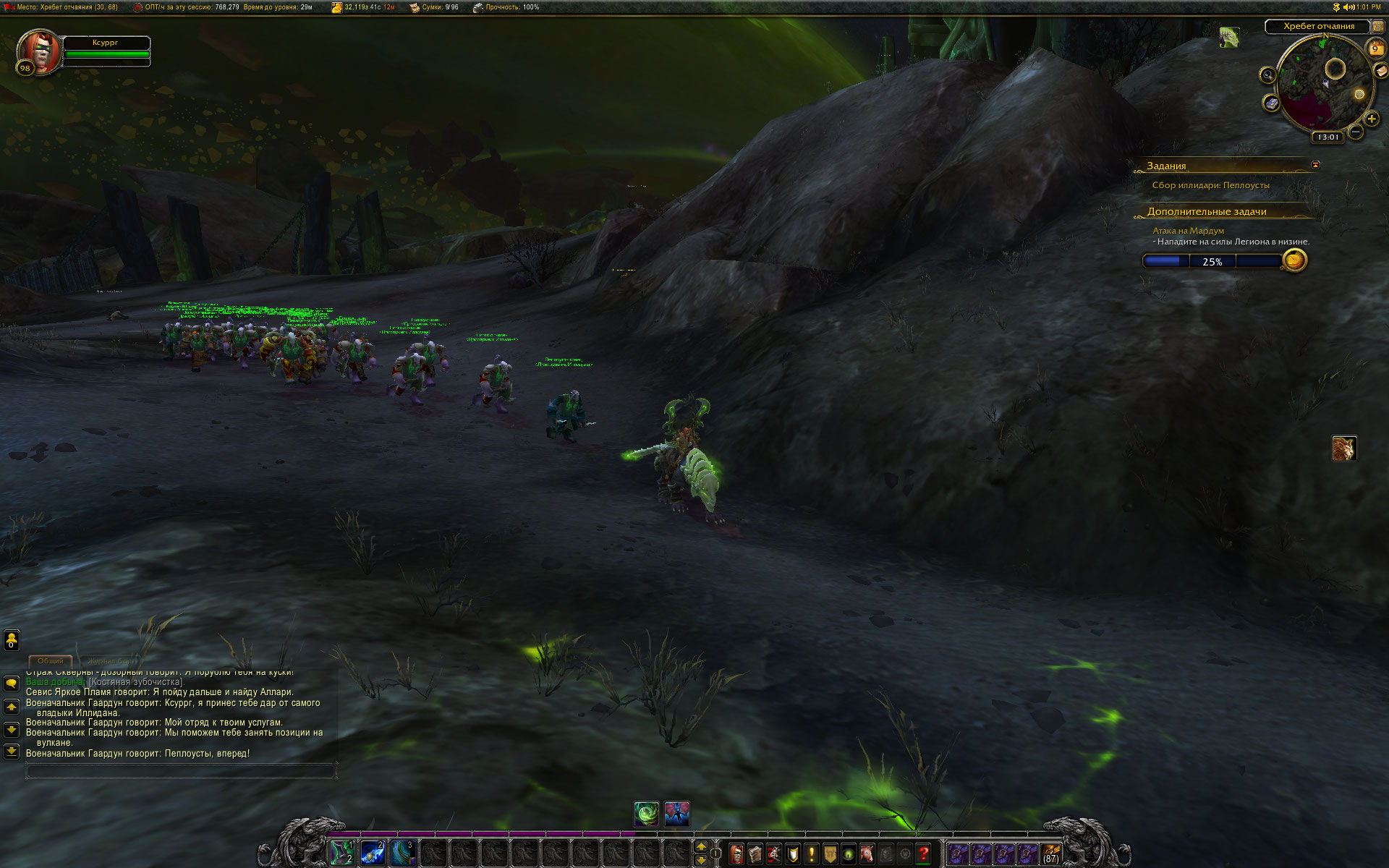
Task: Open the mail letter icon by minimap
Action: point(1381,71)
